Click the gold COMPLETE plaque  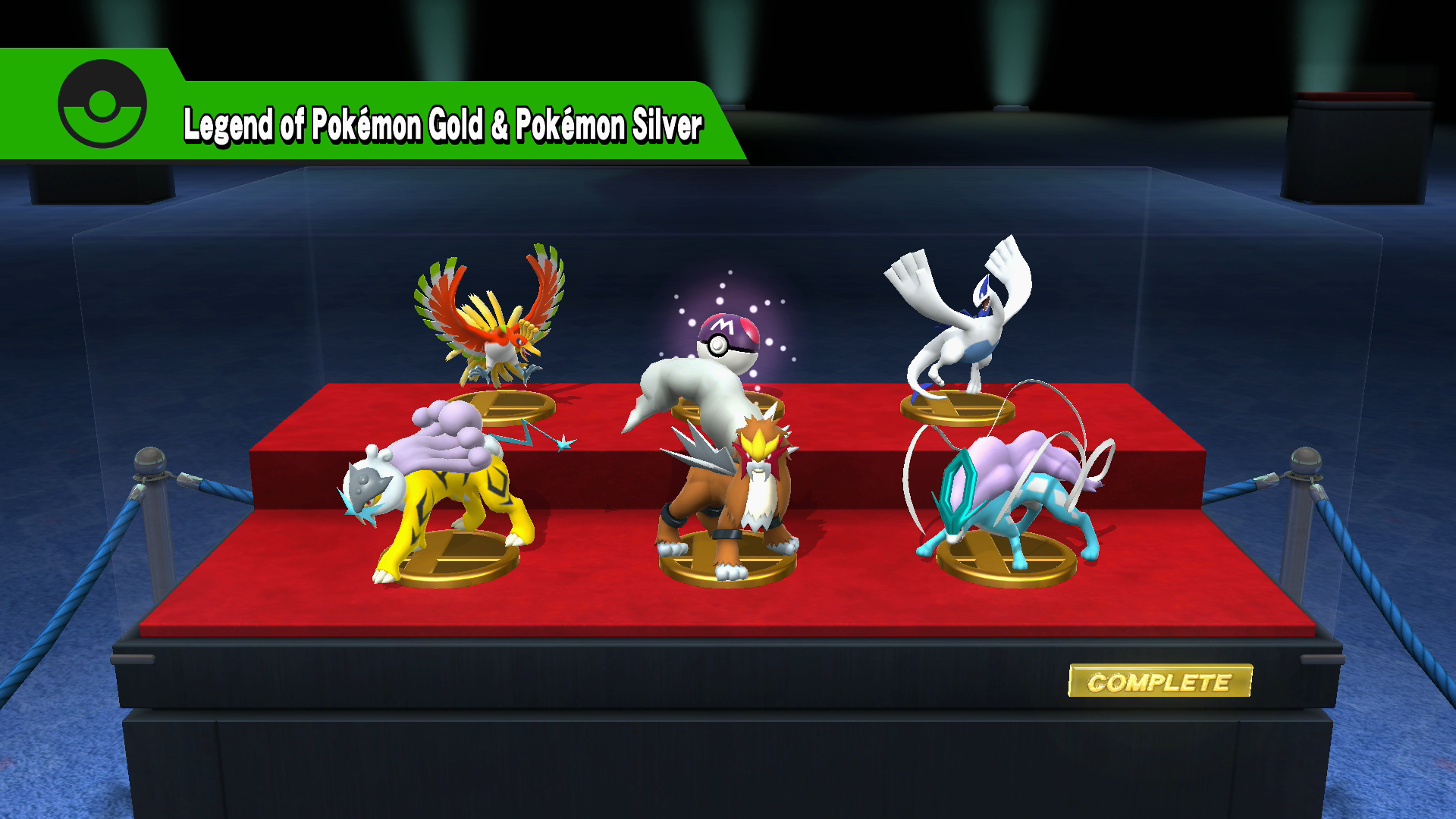click(x=1159, y=682)
